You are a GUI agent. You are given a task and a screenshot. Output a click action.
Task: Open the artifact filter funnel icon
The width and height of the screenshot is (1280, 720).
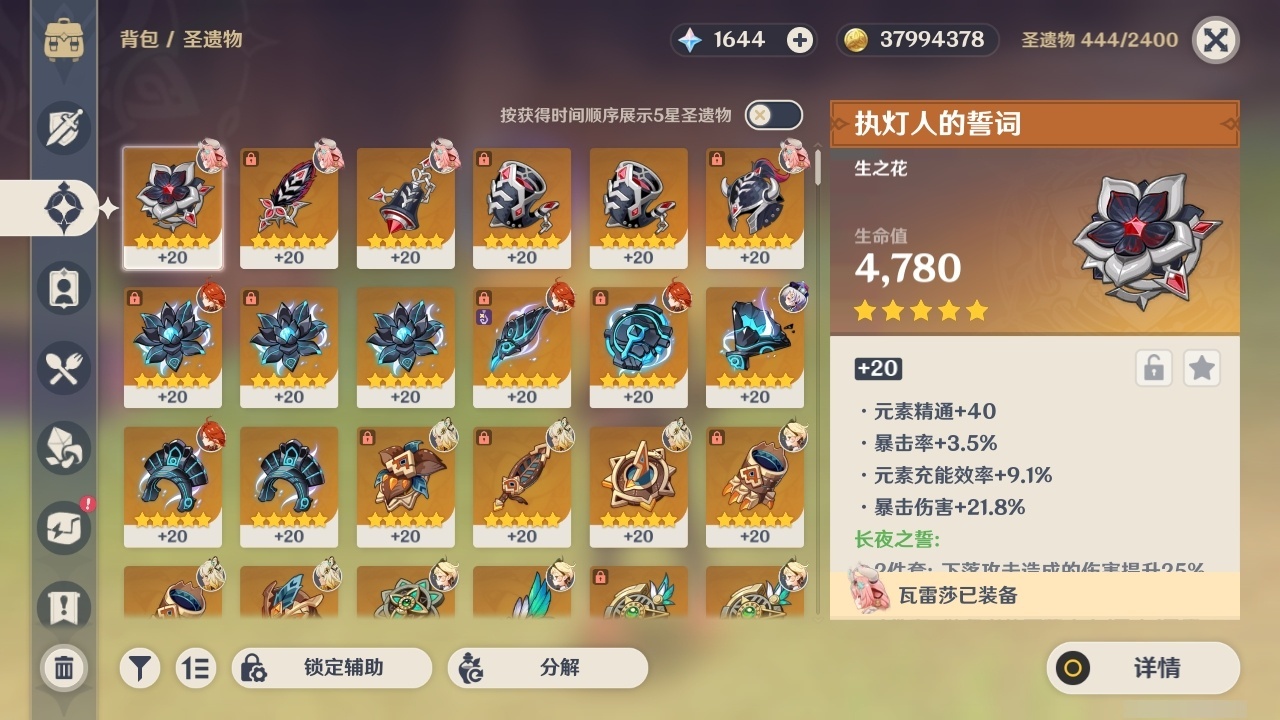140,668
